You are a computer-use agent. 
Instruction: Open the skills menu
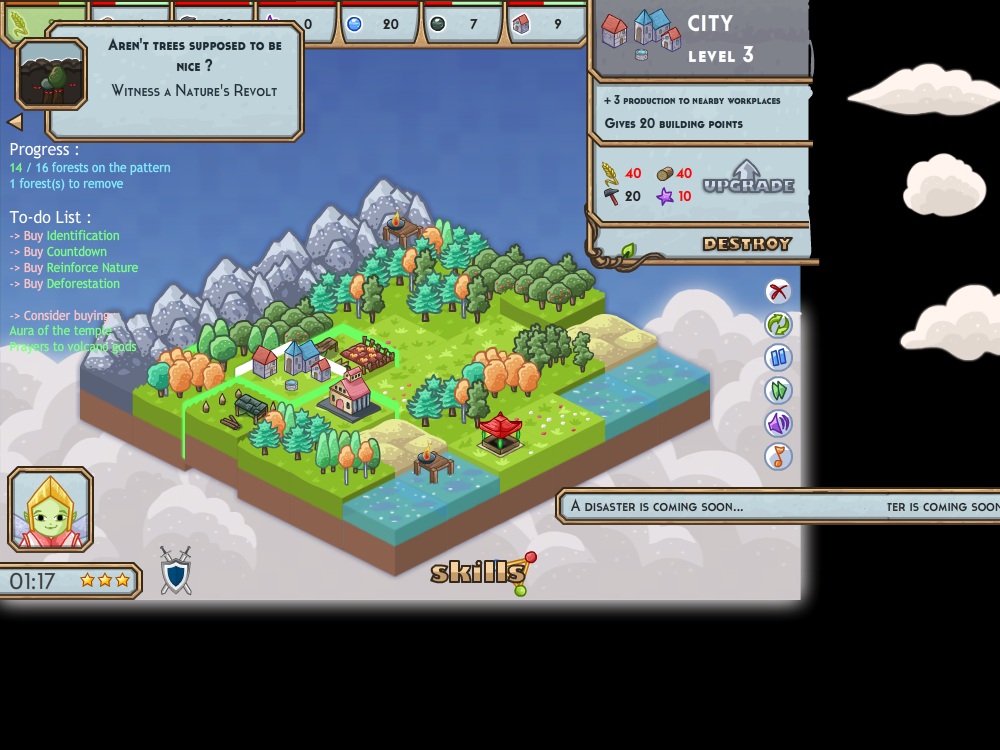point(479,572)
